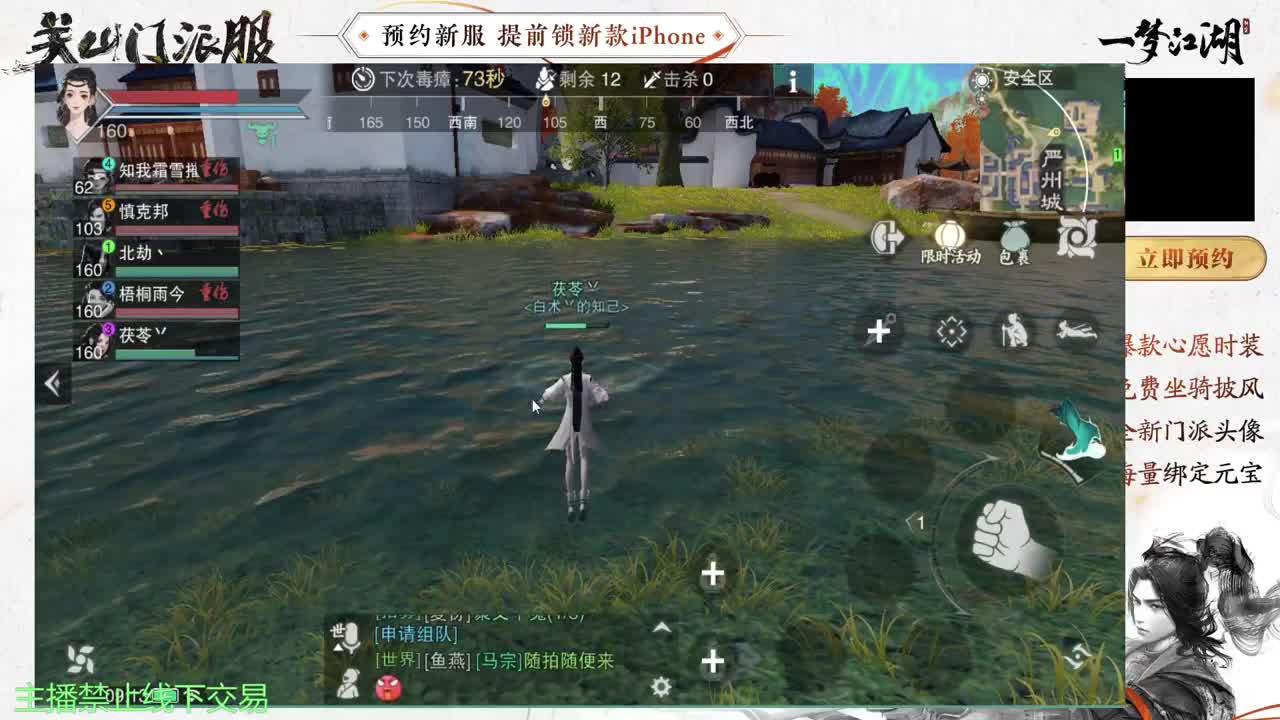The height and width of the screenshot is (720, 1280).
Task: Tap the spiral skill icon beside the bag
Action: point(1078,239)
